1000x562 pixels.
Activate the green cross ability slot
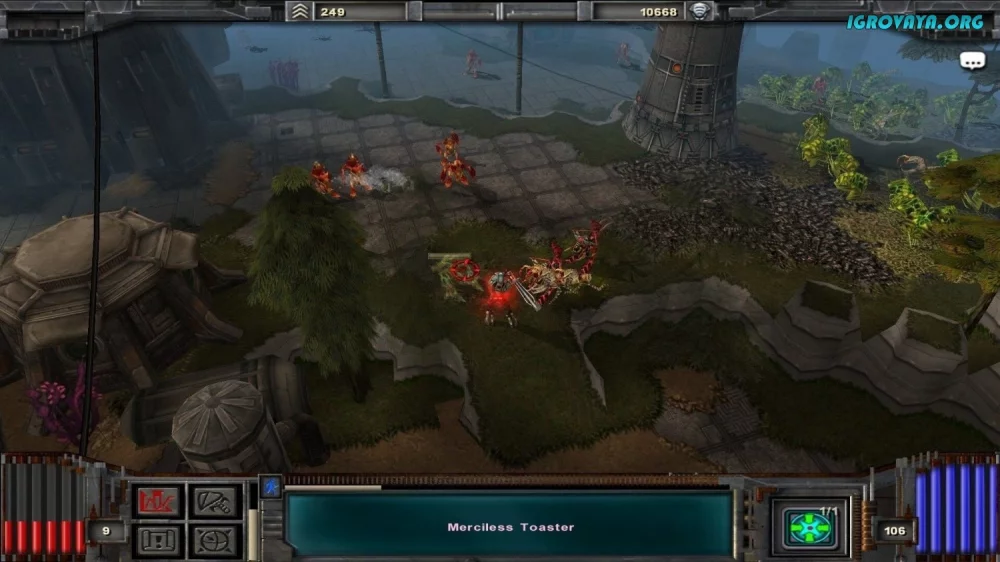pos(810,527)
